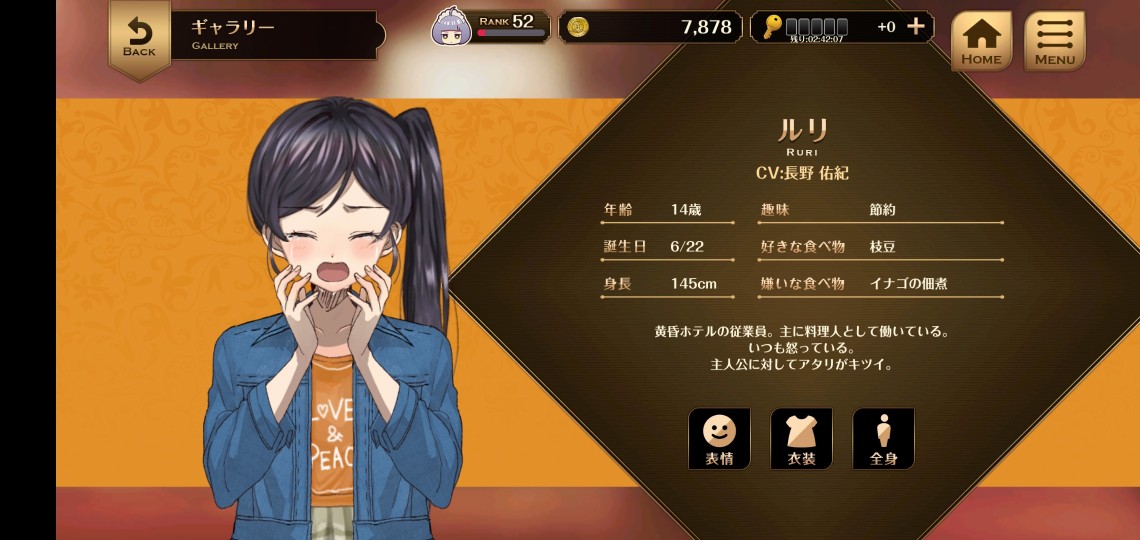Screen dimensions: 1140x540
Task: Go back using the Back button
Action: 139,38
